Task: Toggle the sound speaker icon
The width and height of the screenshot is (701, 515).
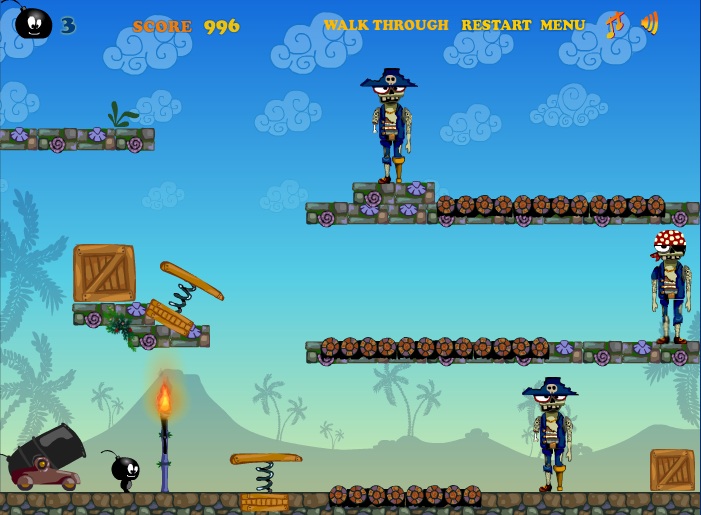Action: pyautogui.click(x=649, y=23)
